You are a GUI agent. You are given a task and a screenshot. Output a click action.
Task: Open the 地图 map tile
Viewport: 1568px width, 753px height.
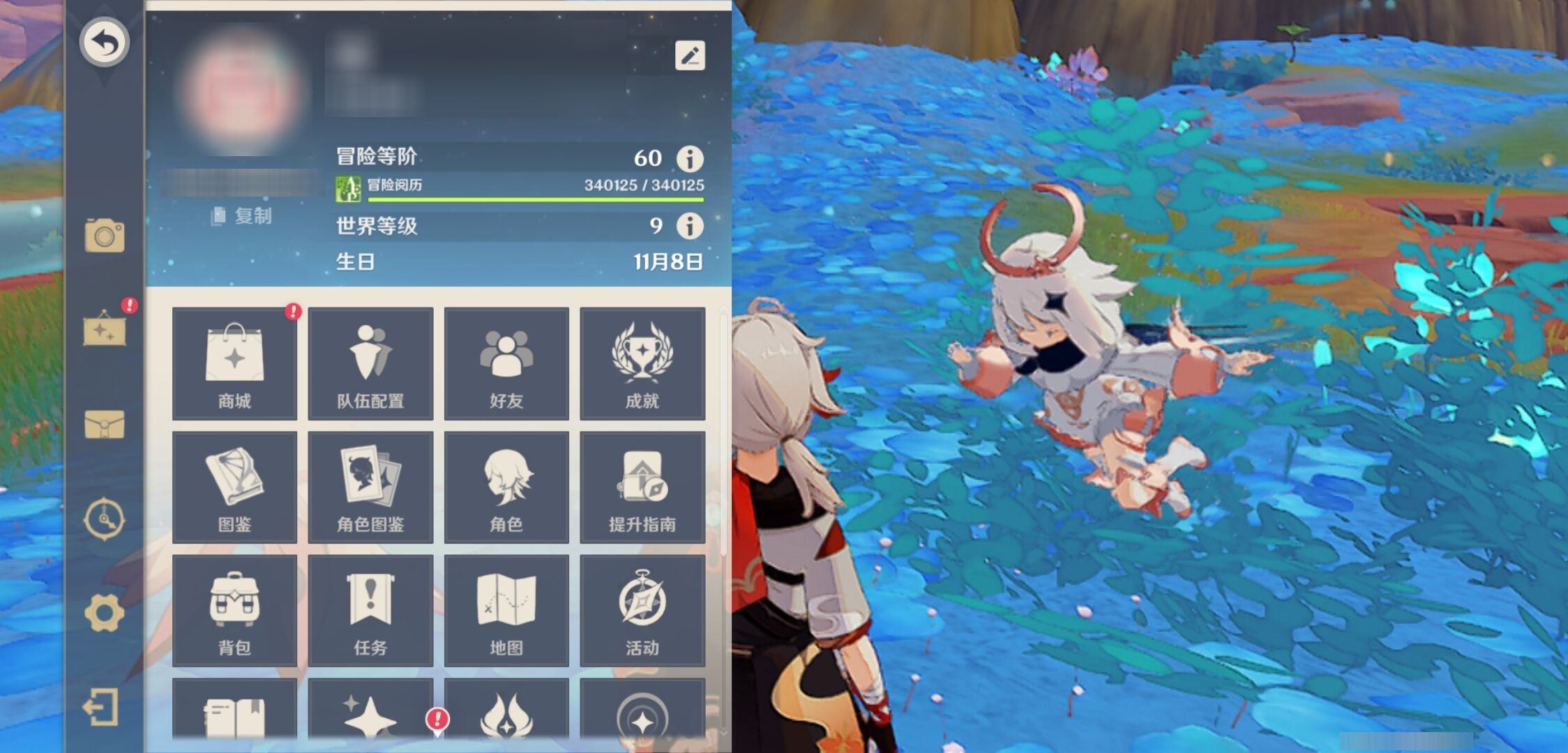(x=506, y=610)
